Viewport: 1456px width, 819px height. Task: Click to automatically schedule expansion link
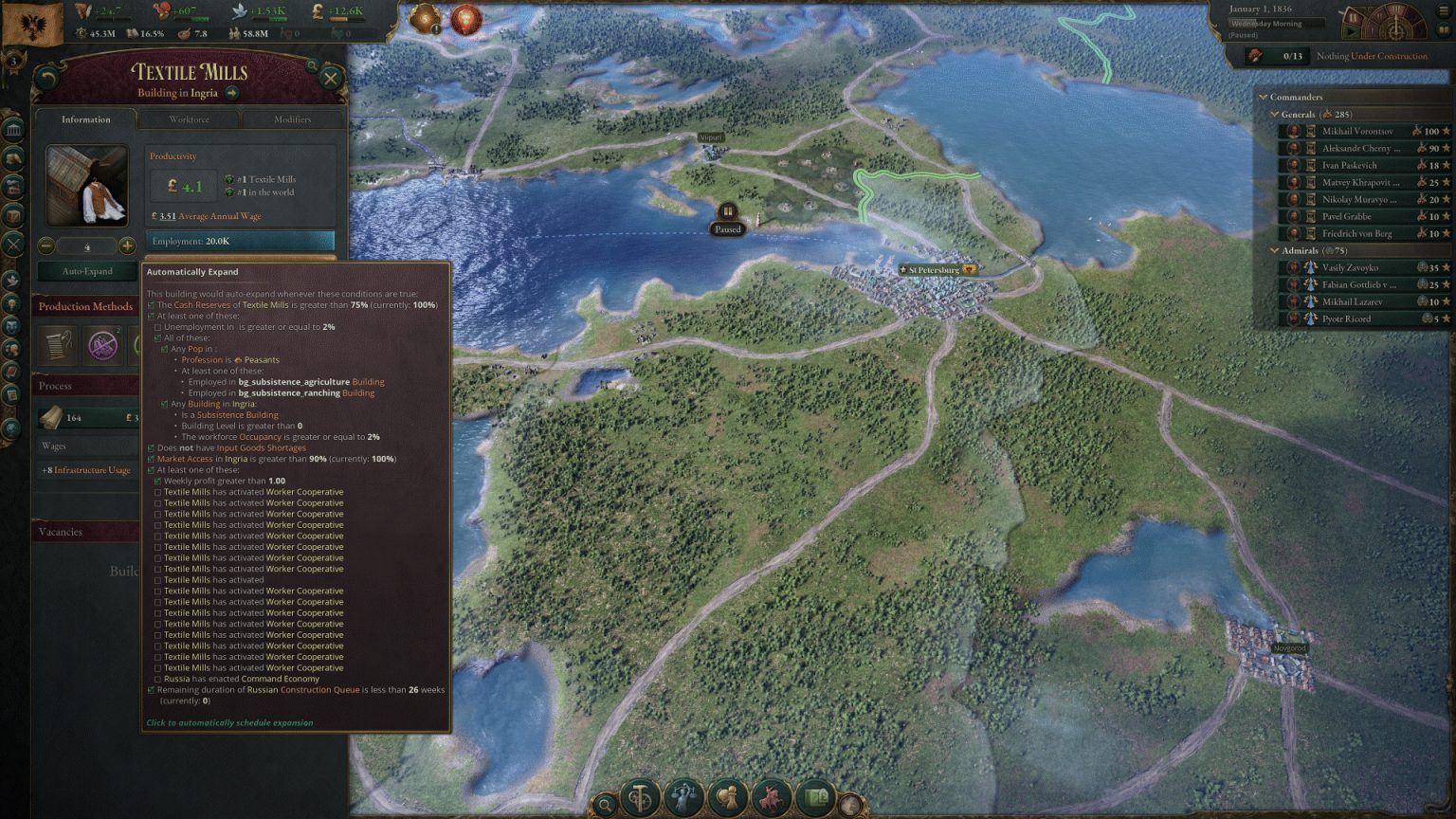click(x=228, y=722)
